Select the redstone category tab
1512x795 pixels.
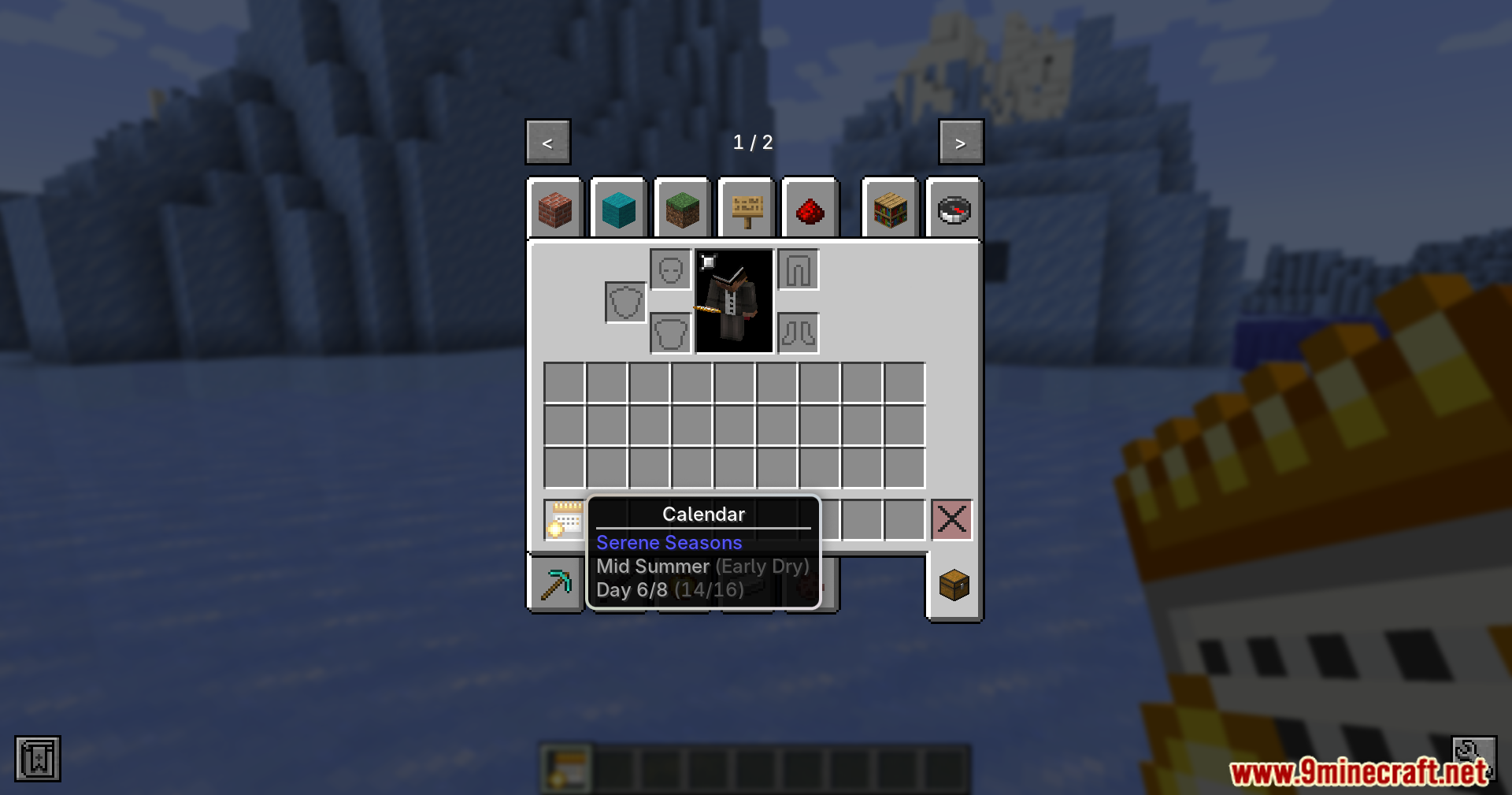810,209
